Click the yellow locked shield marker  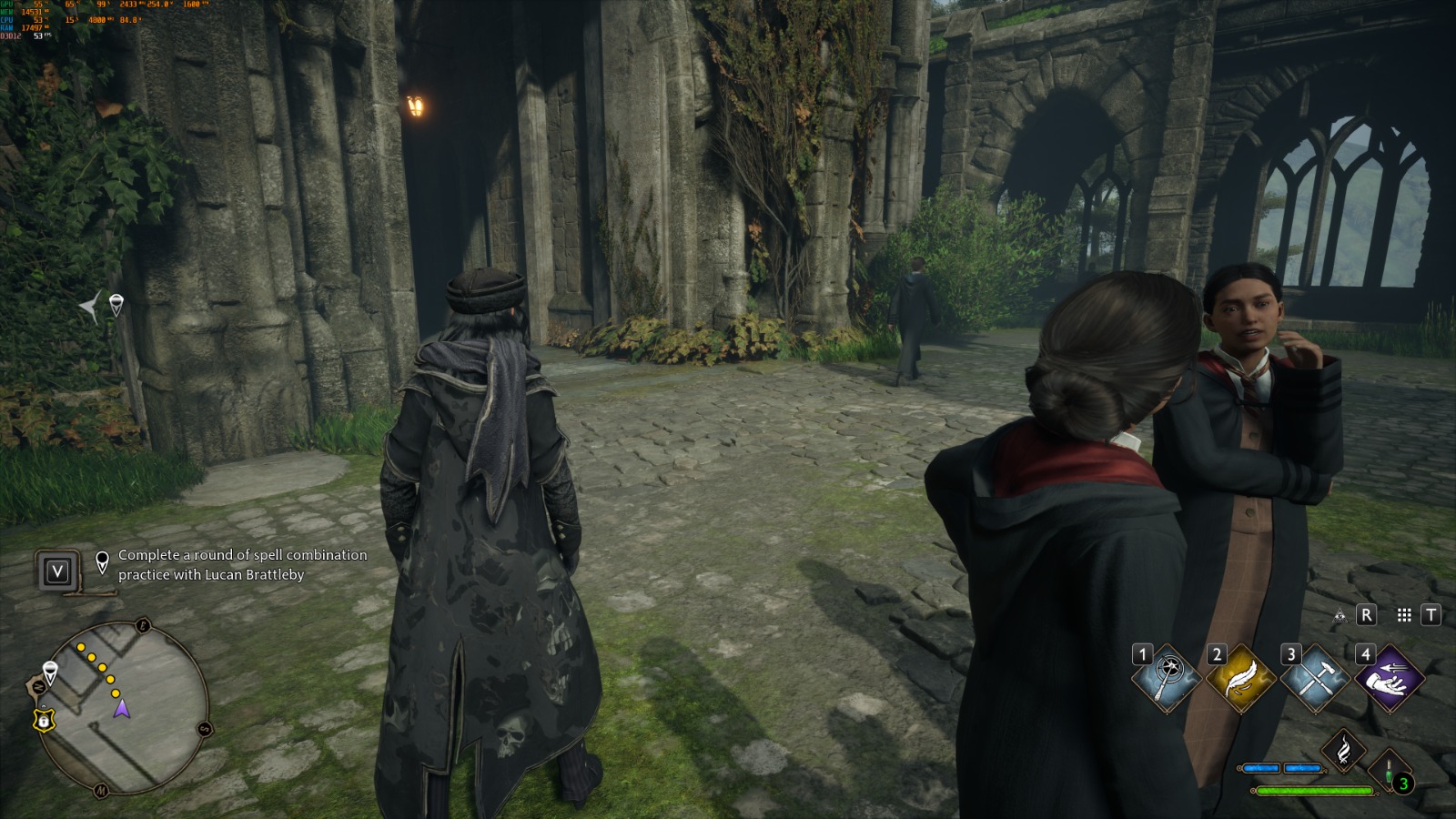click(43, 720)
